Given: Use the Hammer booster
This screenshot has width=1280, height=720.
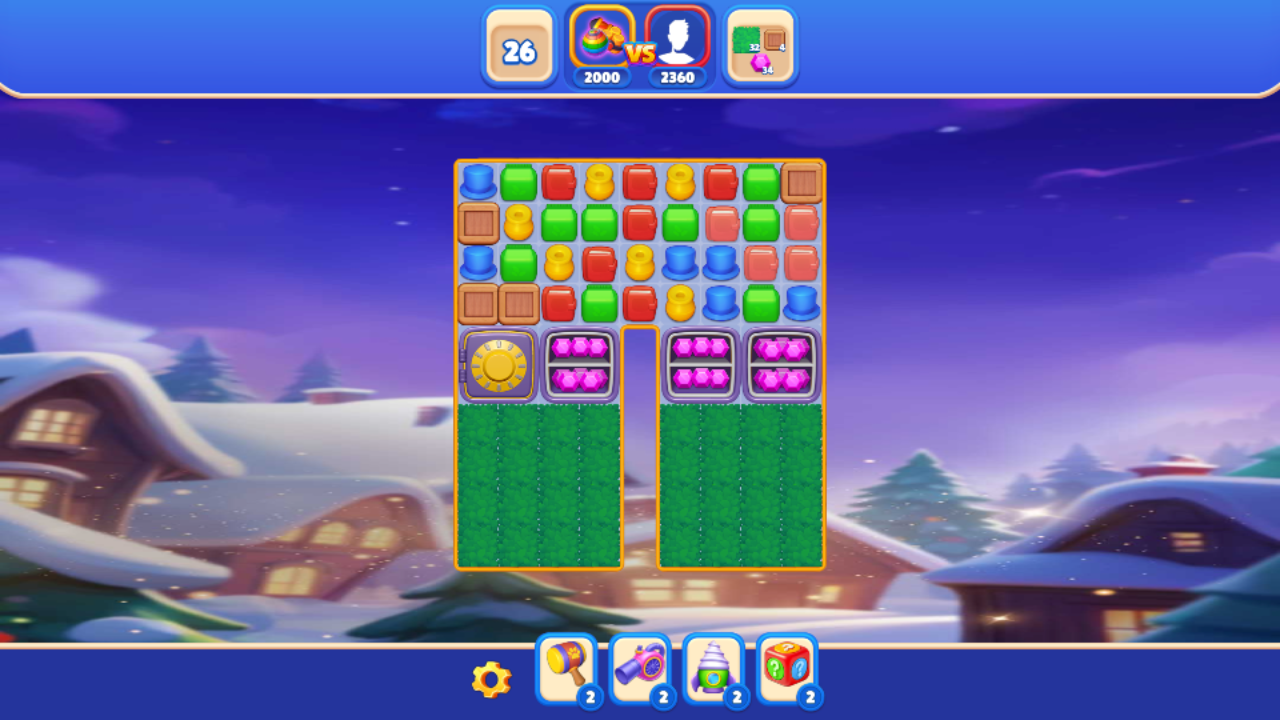Looking at the screenshot, I should (x=565, y=668).
